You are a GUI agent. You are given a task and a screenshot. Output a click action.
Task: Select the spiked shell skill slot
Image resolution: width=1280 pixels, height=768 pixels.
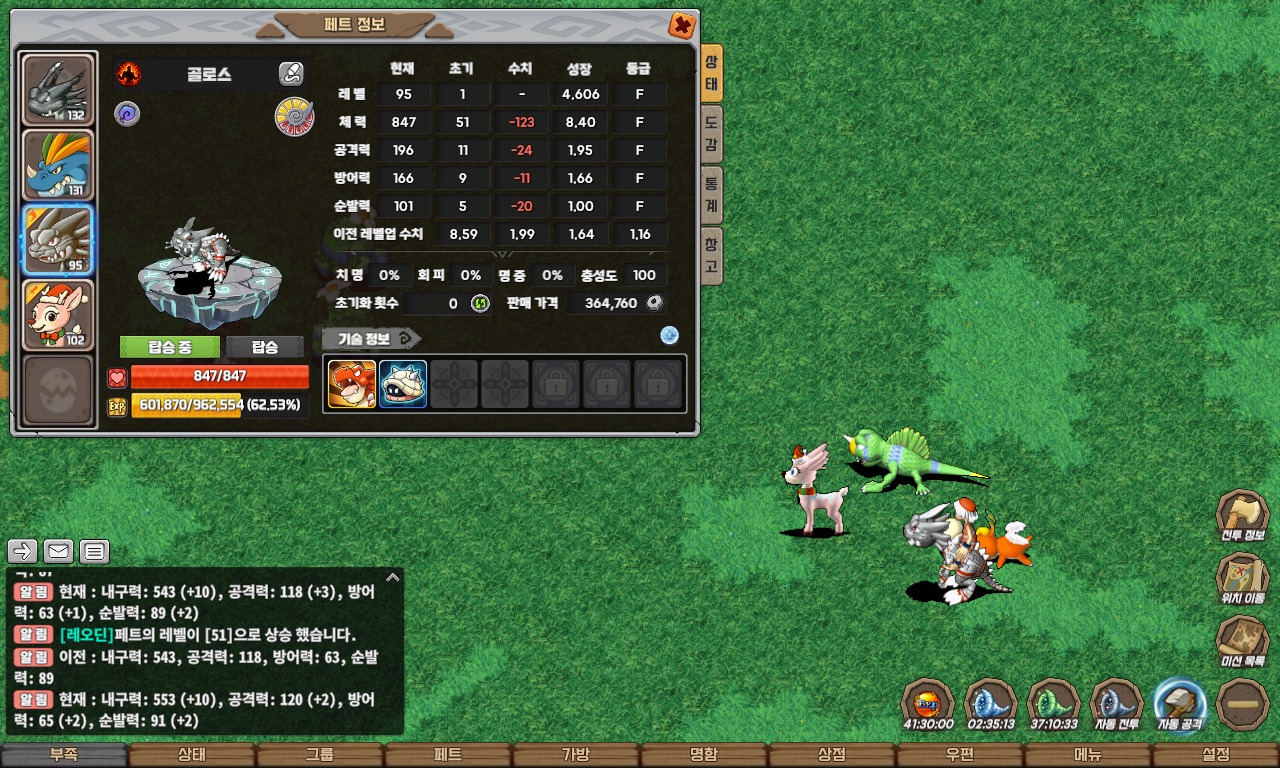click(x=403, y=384)
